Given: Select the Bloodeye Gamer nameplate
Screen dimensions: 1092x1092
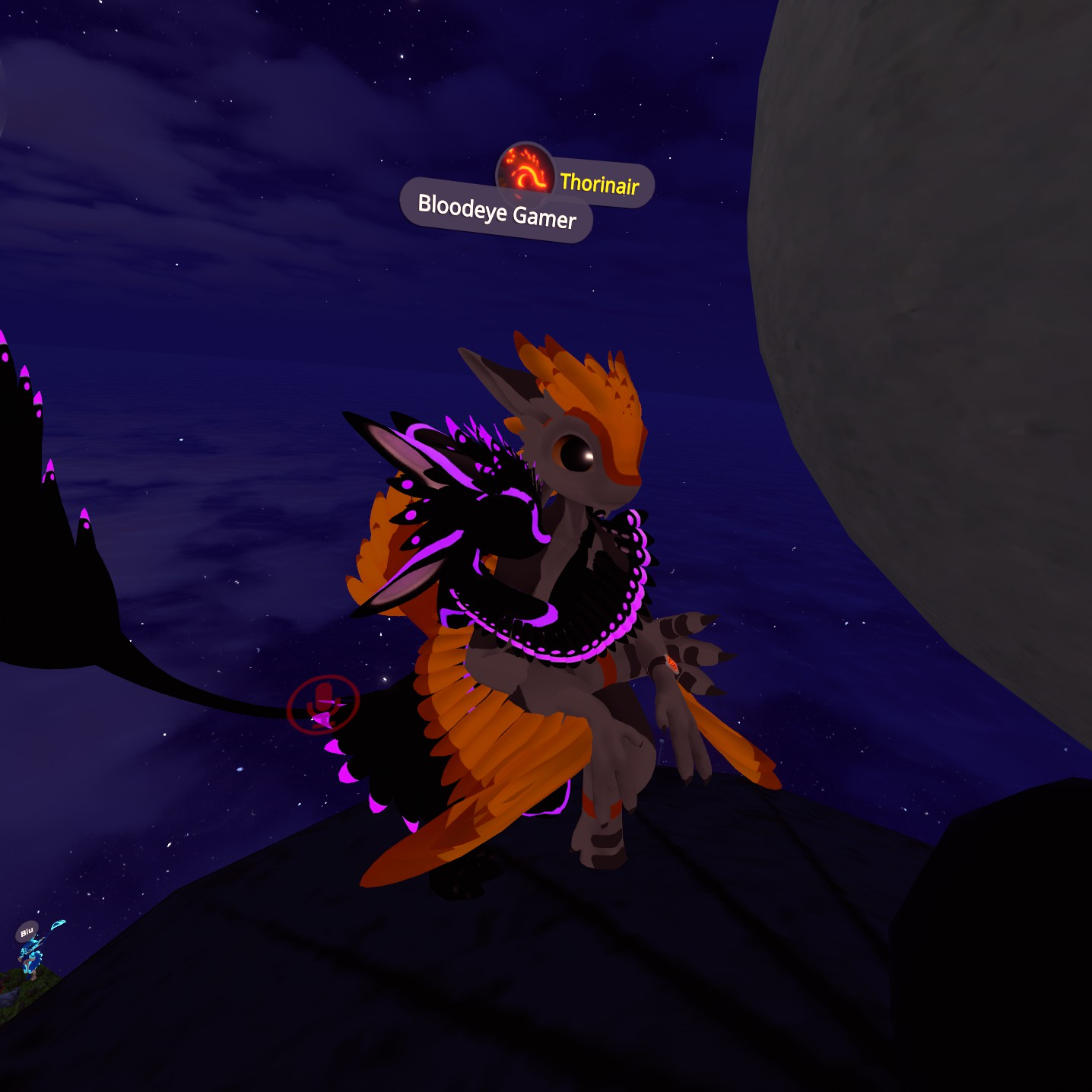Looking at the screenshot, I should click(x=497, y=211).
